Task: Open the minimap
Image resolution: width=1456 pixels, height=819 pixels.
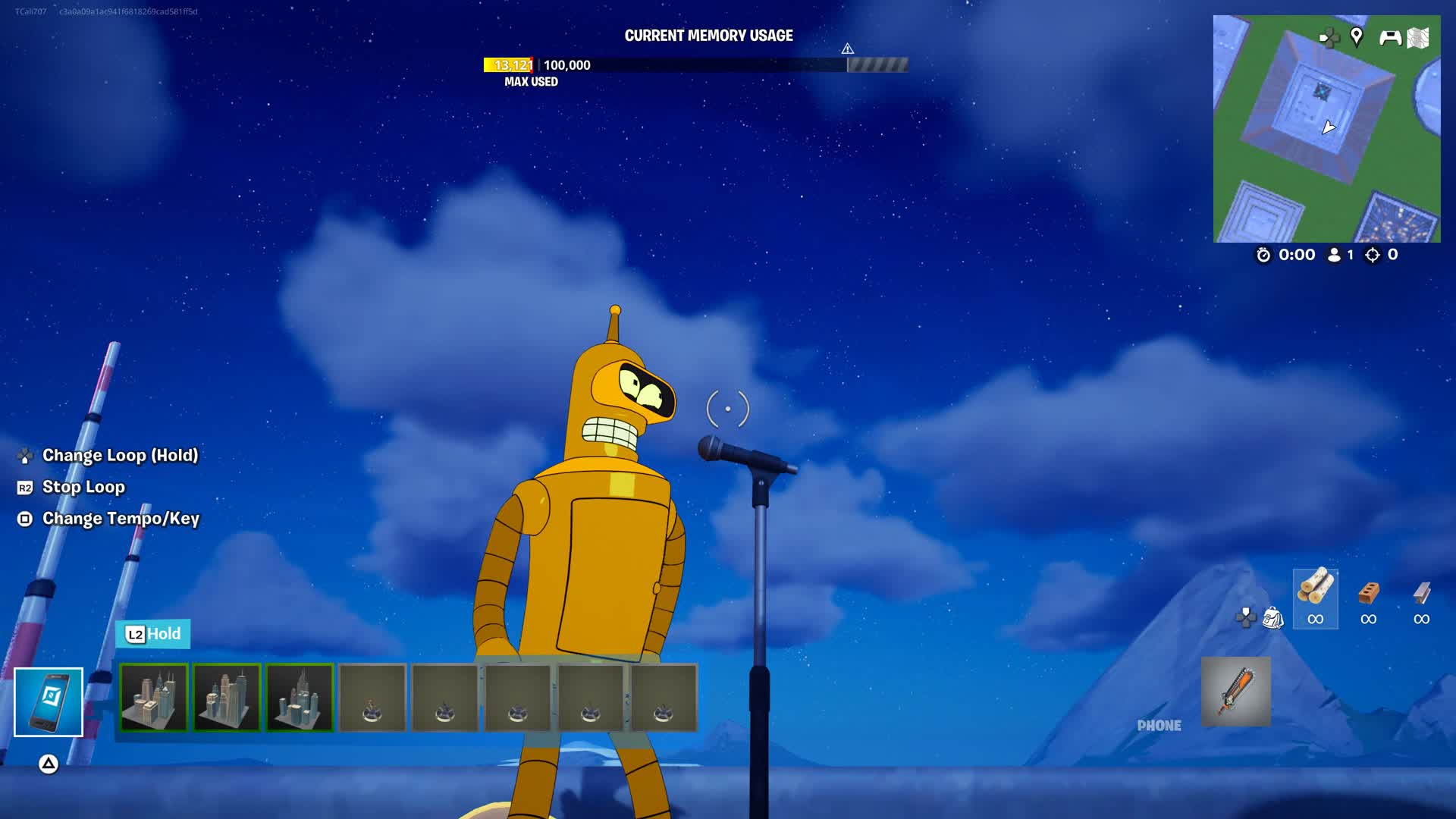Action: pos(1326,129)
